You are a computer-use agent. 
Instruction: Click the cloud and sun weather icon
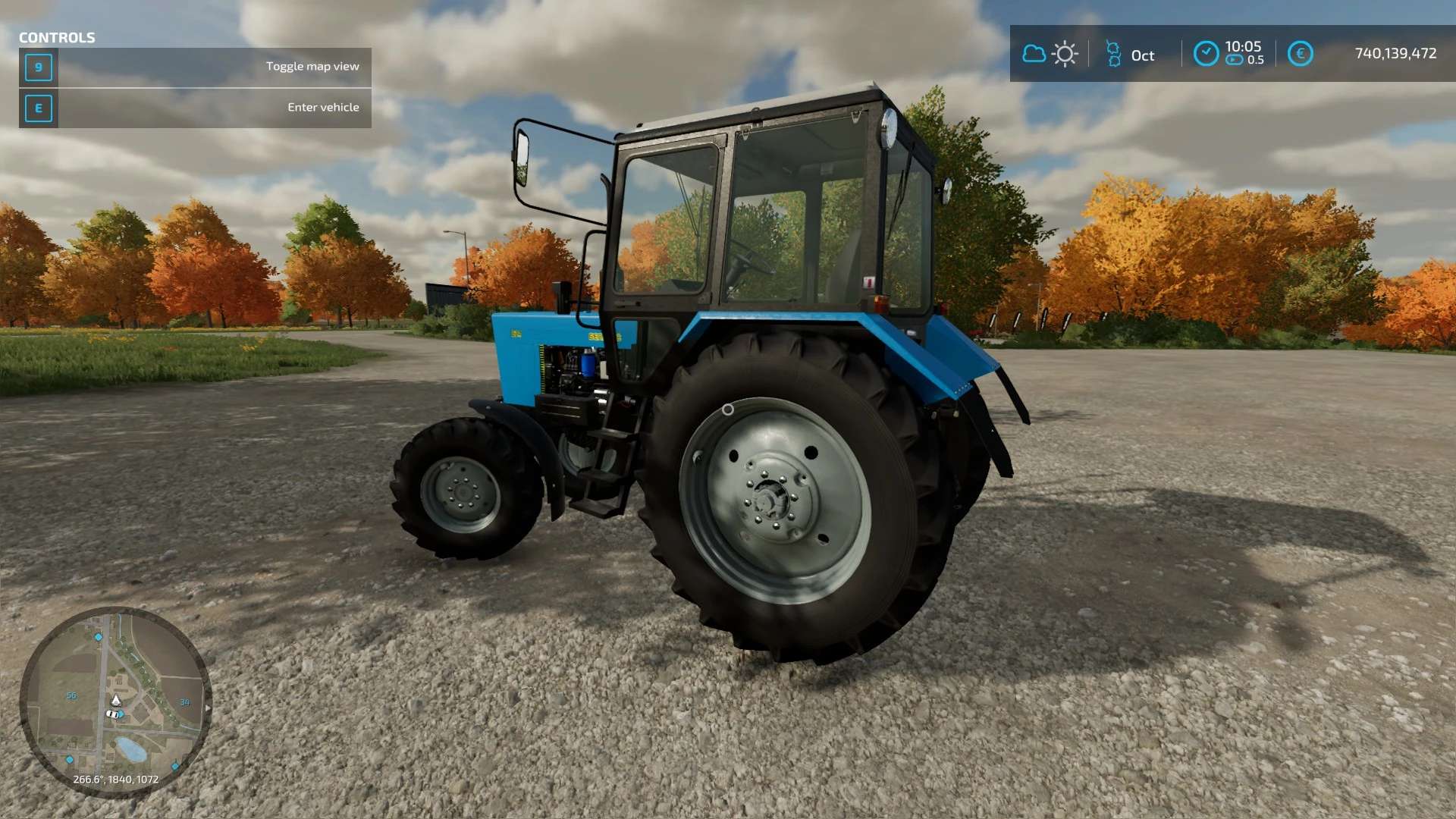1050,54
